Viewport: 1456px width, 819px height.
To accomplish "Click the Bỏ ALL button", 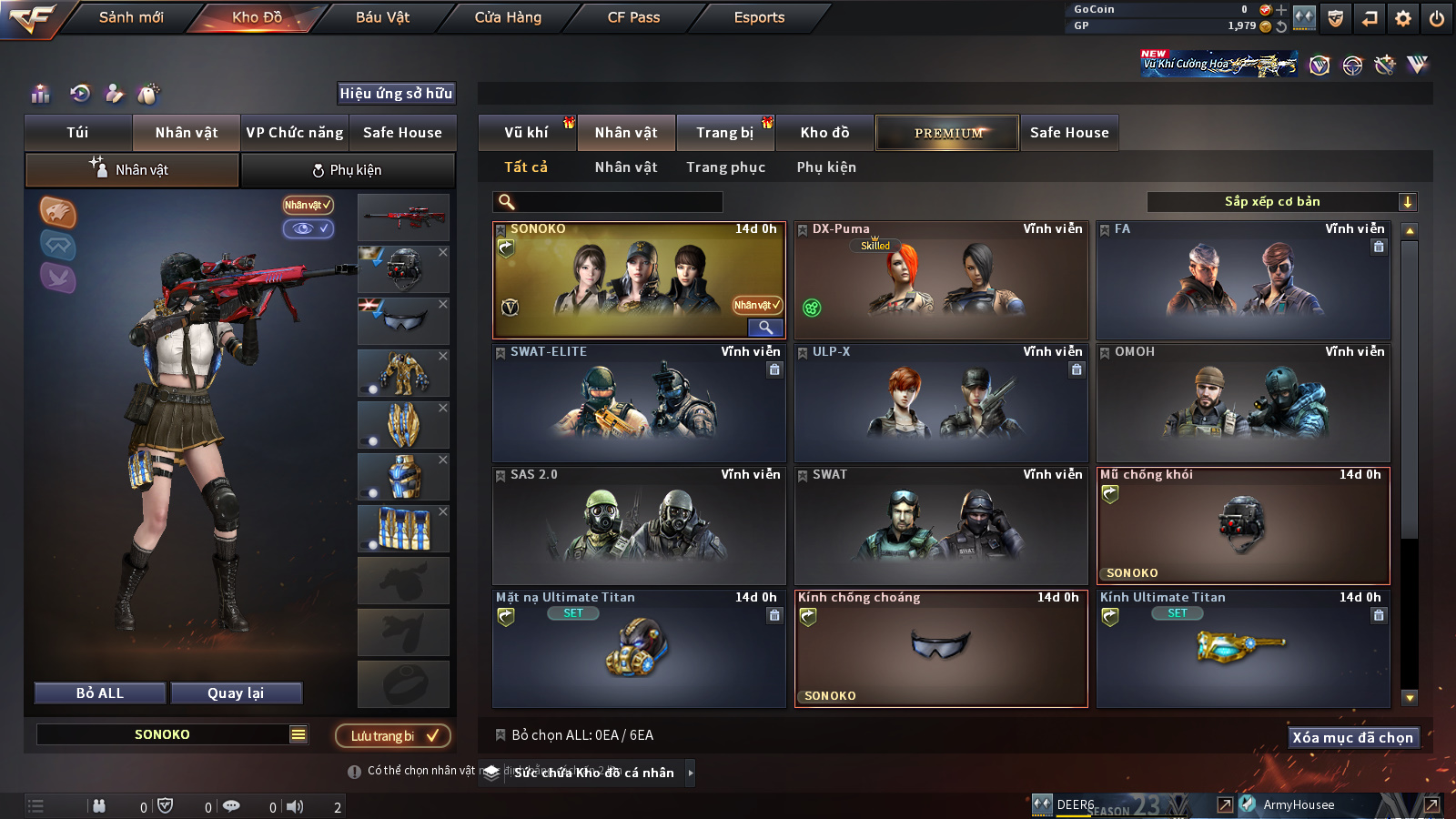I will [100, 693].
